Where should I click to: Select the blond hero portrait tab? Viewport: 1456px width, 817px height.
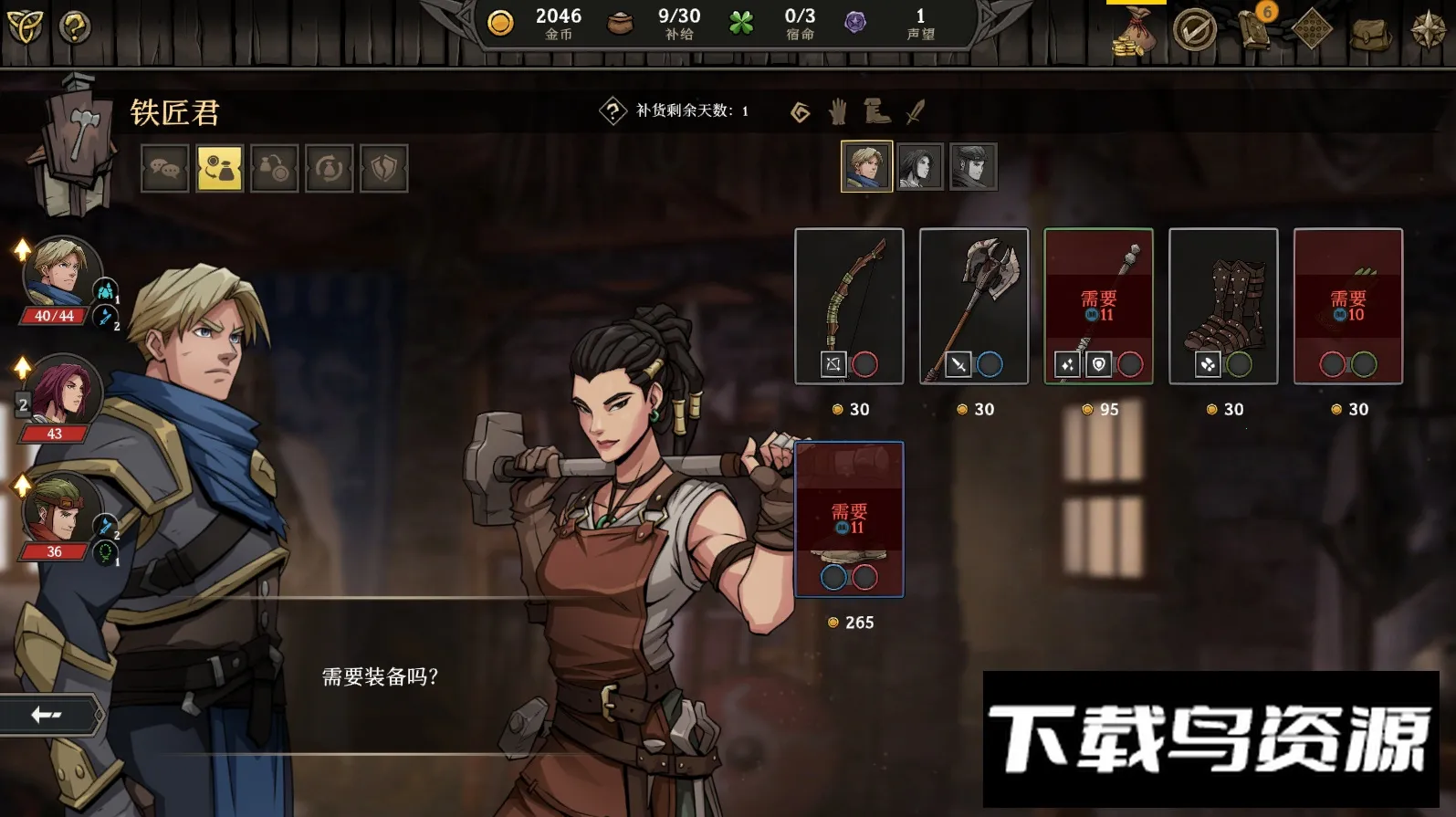click(x=866, y=166)
